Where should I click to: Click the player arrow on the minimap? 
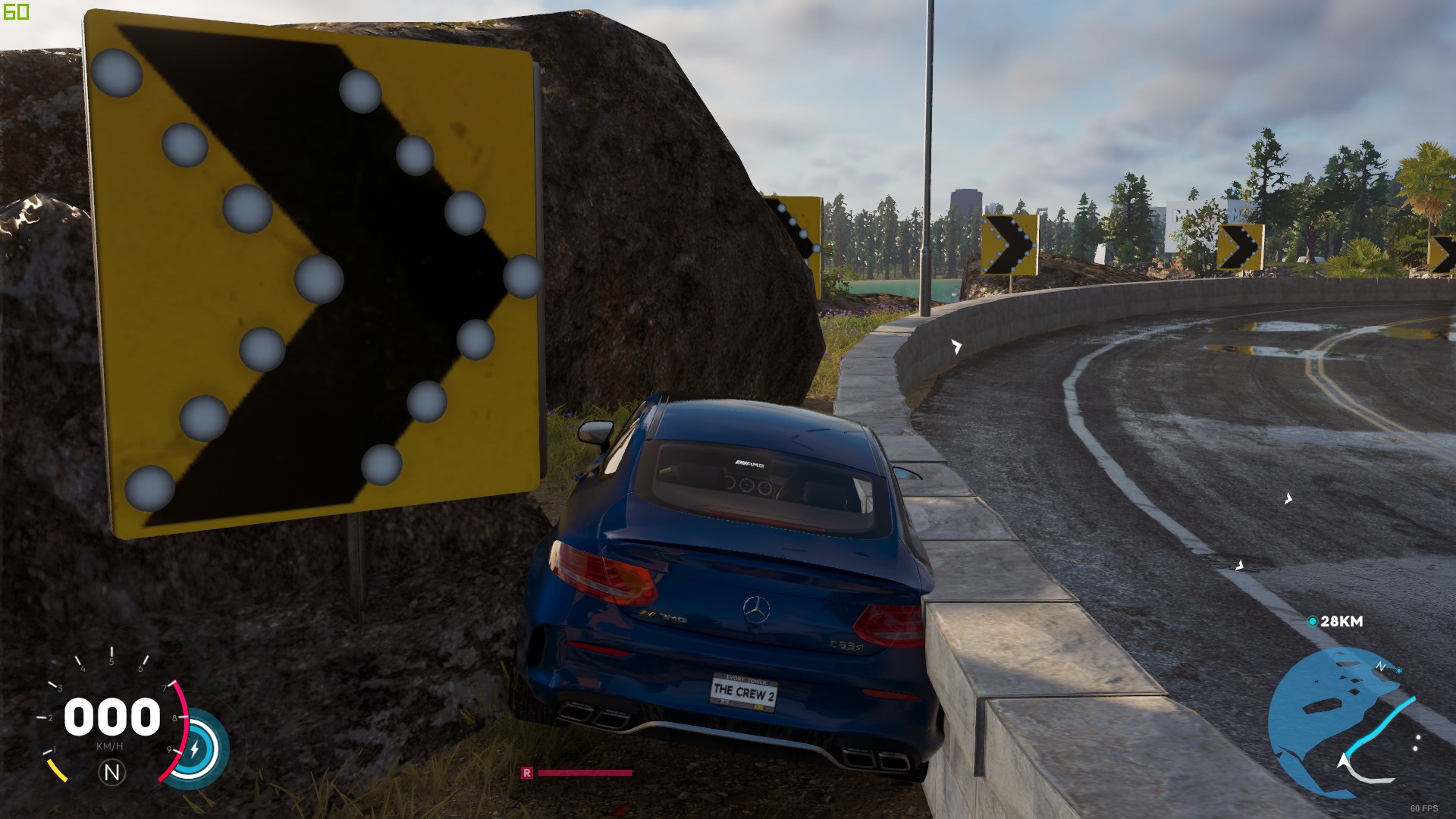(1344, 761)
